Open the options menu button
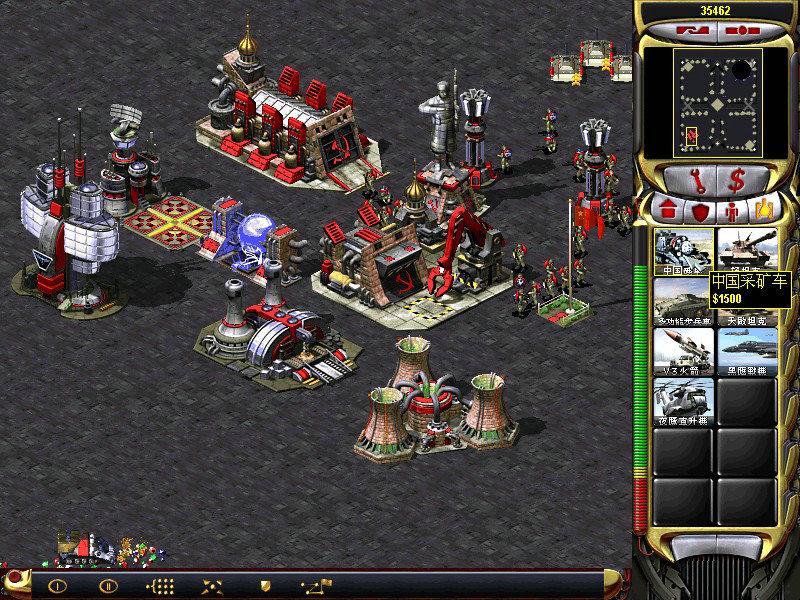Viewport: 800px width, 600px height. click(743, 31)
